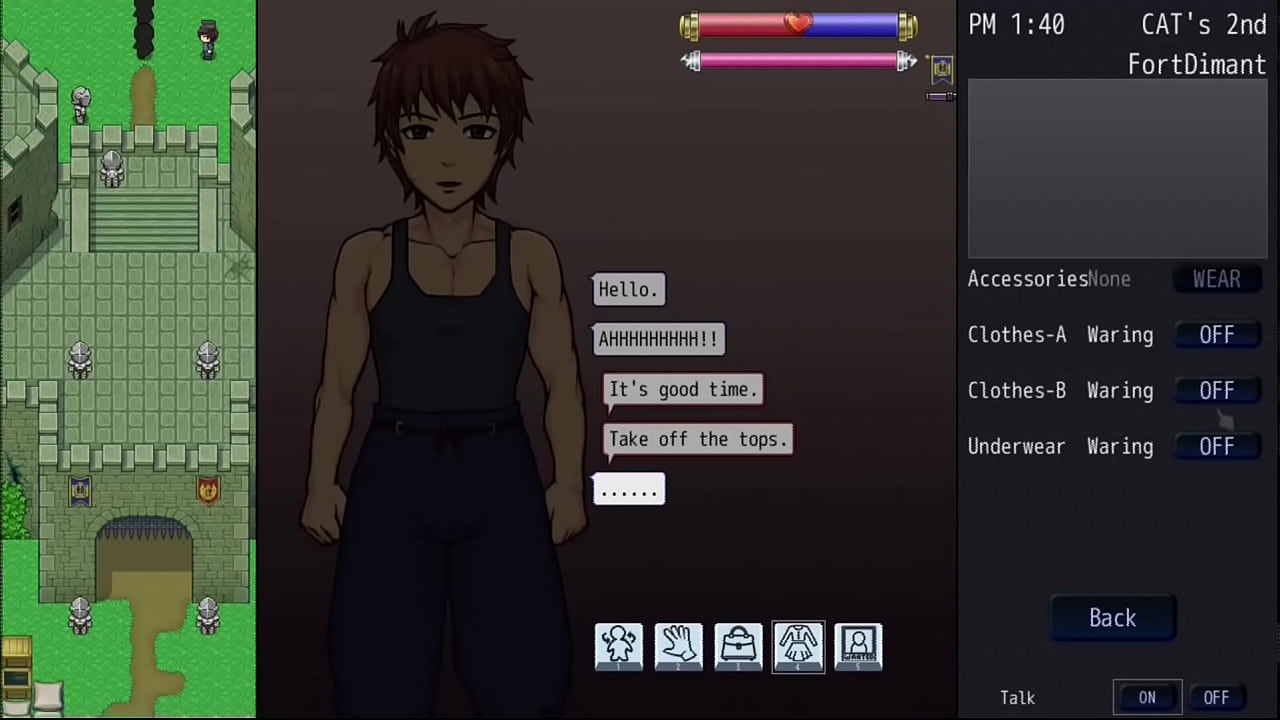Click the heart icon on the affection gauge
1280x720 pixels.
[x=798, y=22]
